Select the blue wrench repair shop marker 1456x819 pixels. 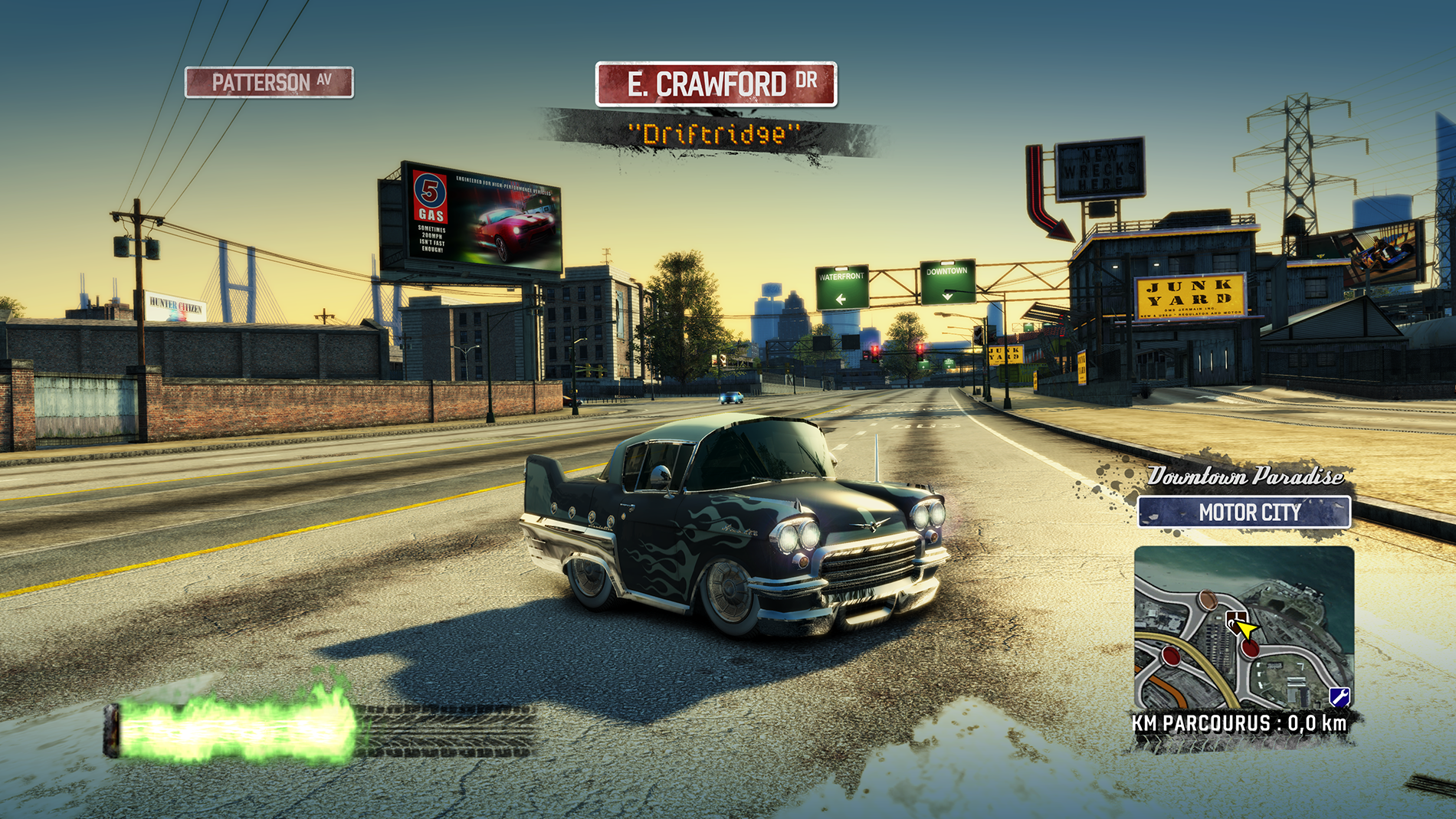click(x=1339, y=696)
